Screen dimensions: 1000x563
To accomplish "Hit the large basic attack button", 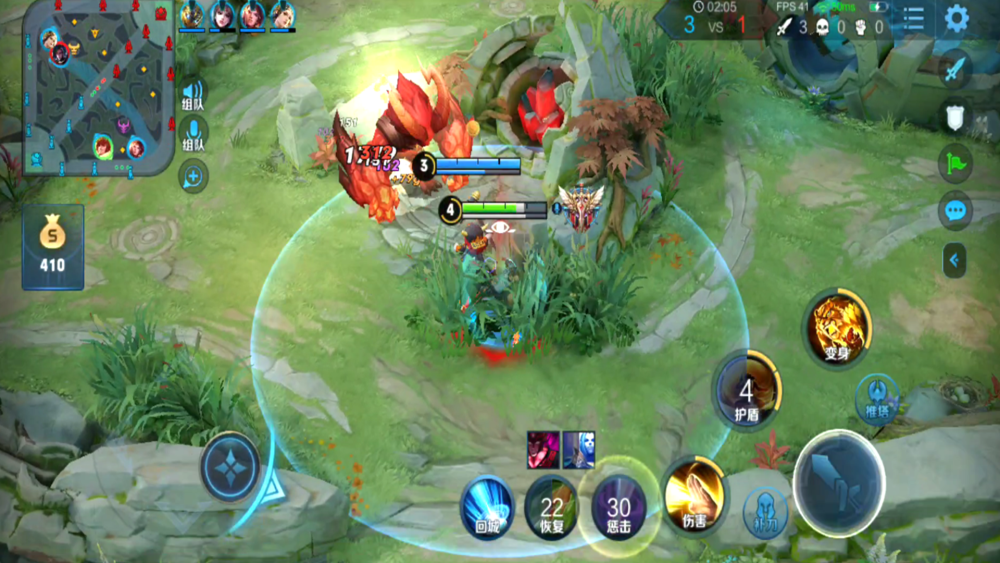I will tap(838, 483).
